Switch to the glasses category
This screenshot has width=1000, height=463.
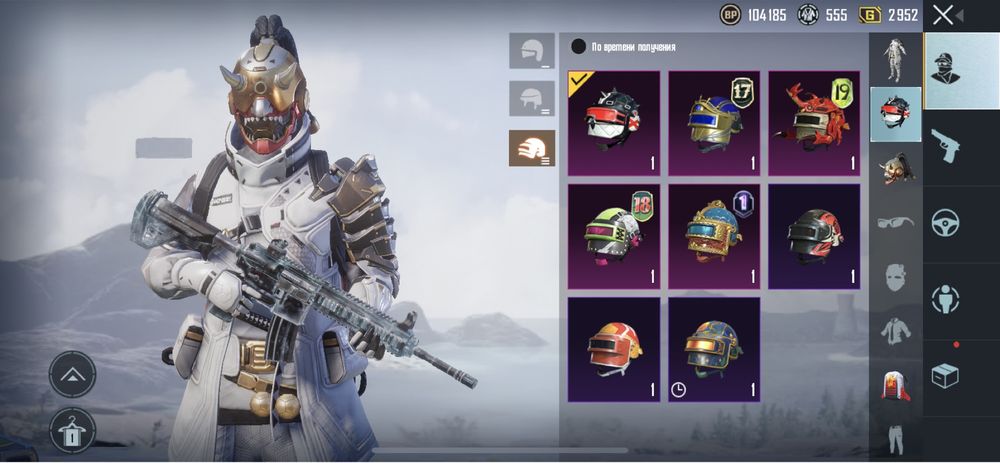coord(894,221)
